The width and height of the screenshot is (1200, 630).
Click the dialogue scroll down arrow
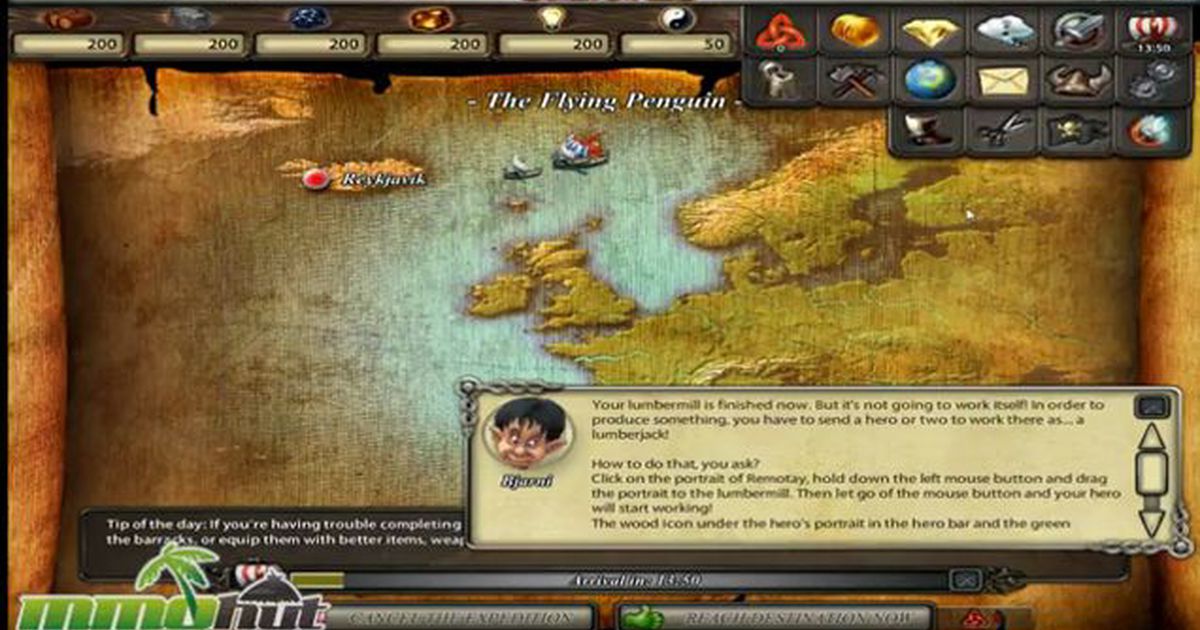(x=1151, y=520)
